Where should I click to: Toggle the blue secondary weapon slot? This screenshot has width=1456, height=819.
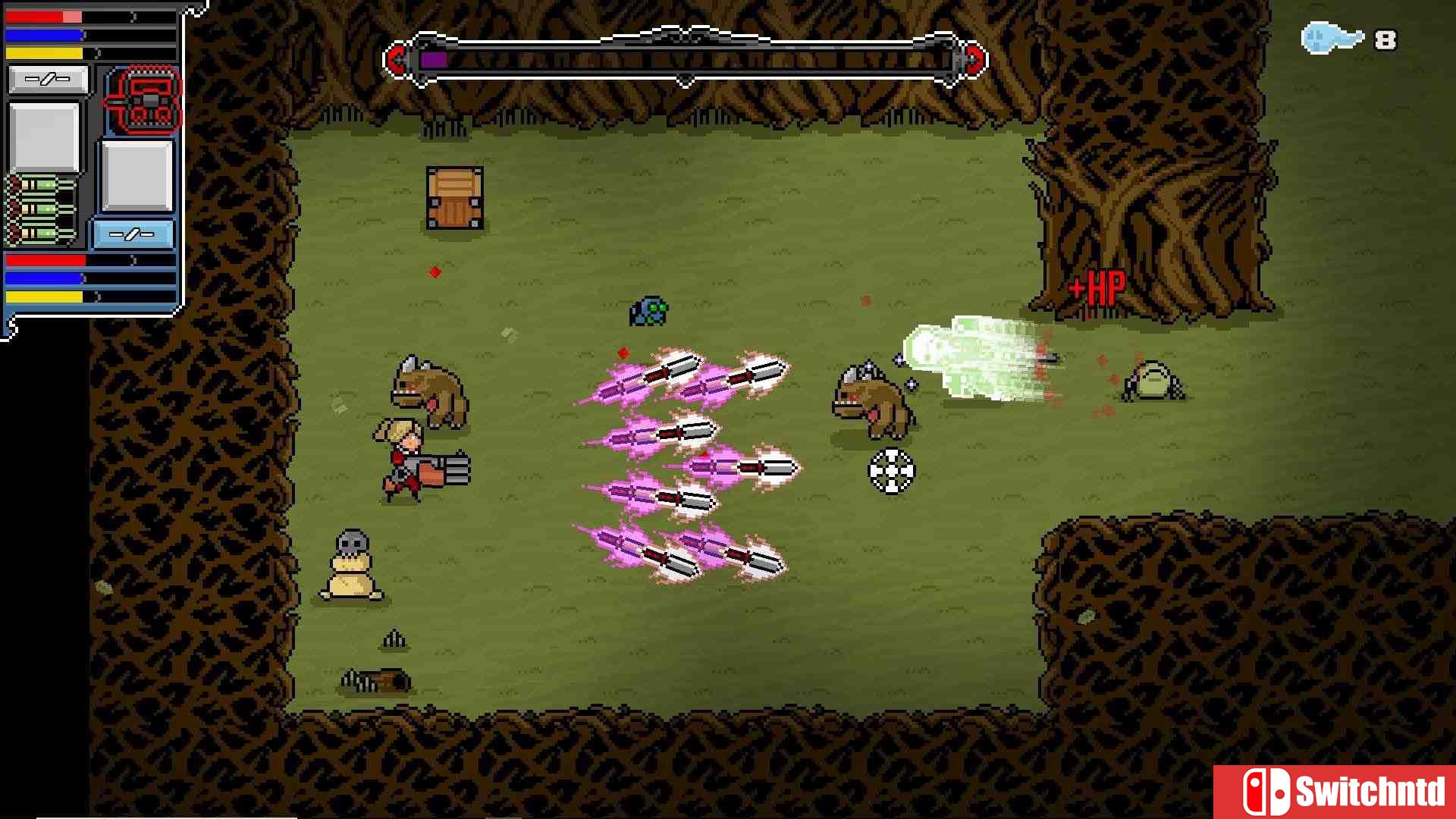[x=135, y=235]
